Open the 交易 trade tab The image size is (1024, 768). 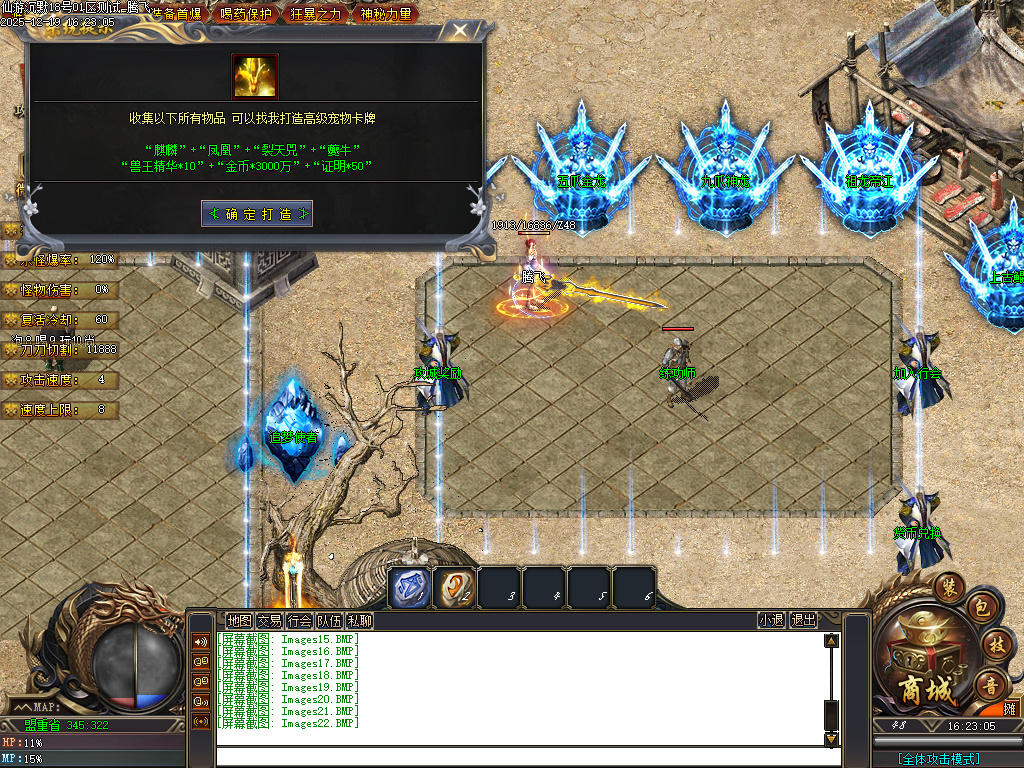[x=269, y=620]
